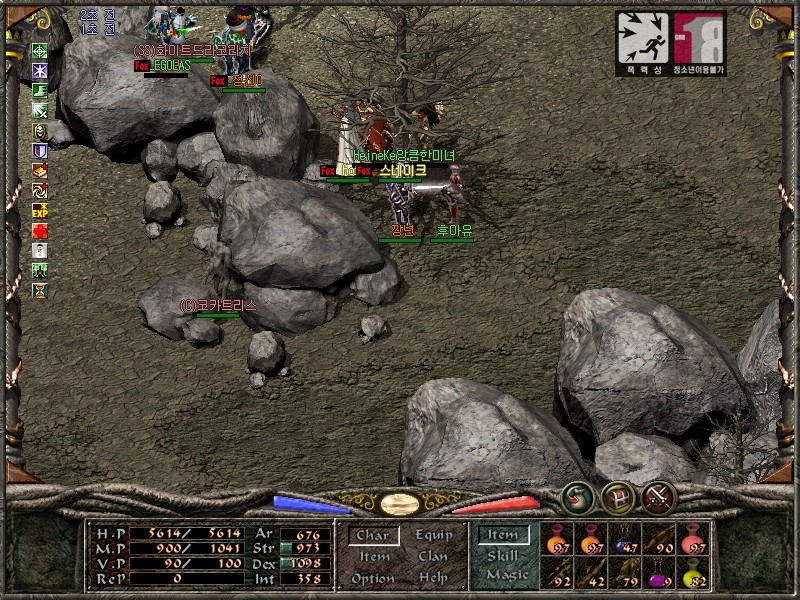Select the Item tab above Skill
The image size is (800, 600).
click(x=502, y=536)
